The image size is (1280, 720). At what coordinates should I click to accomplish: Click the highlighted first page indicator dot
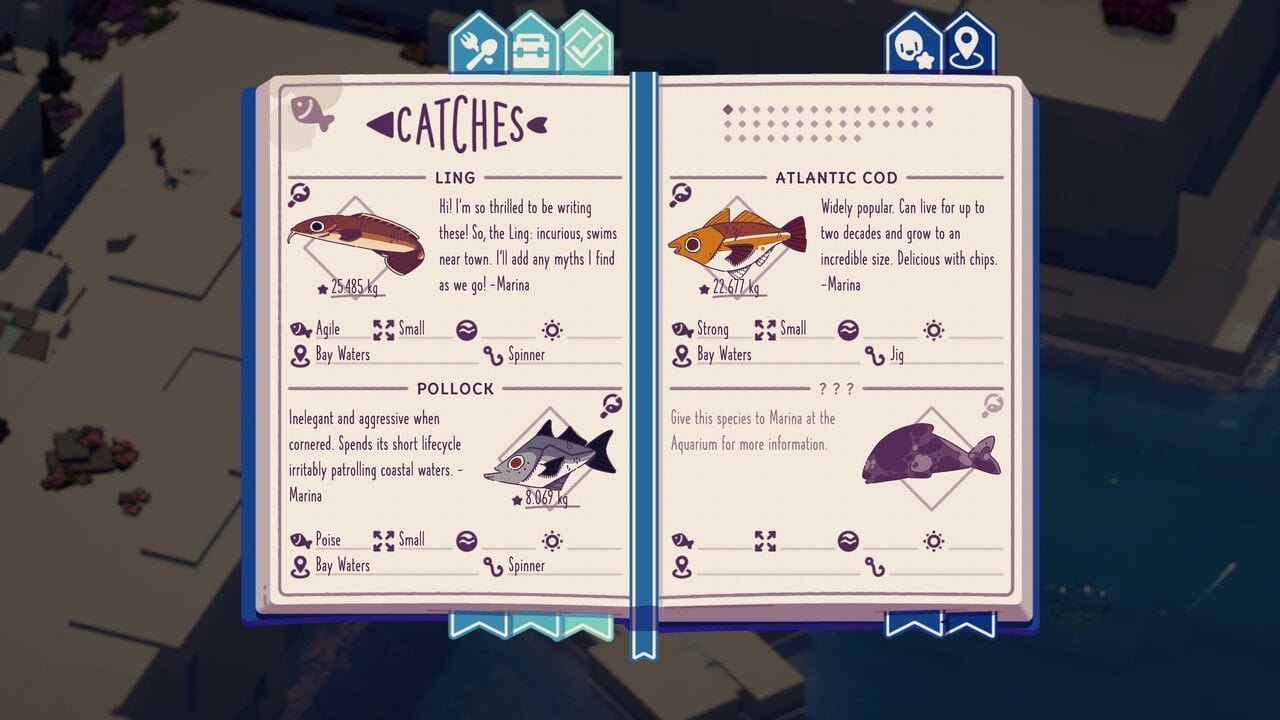[727, 110]
